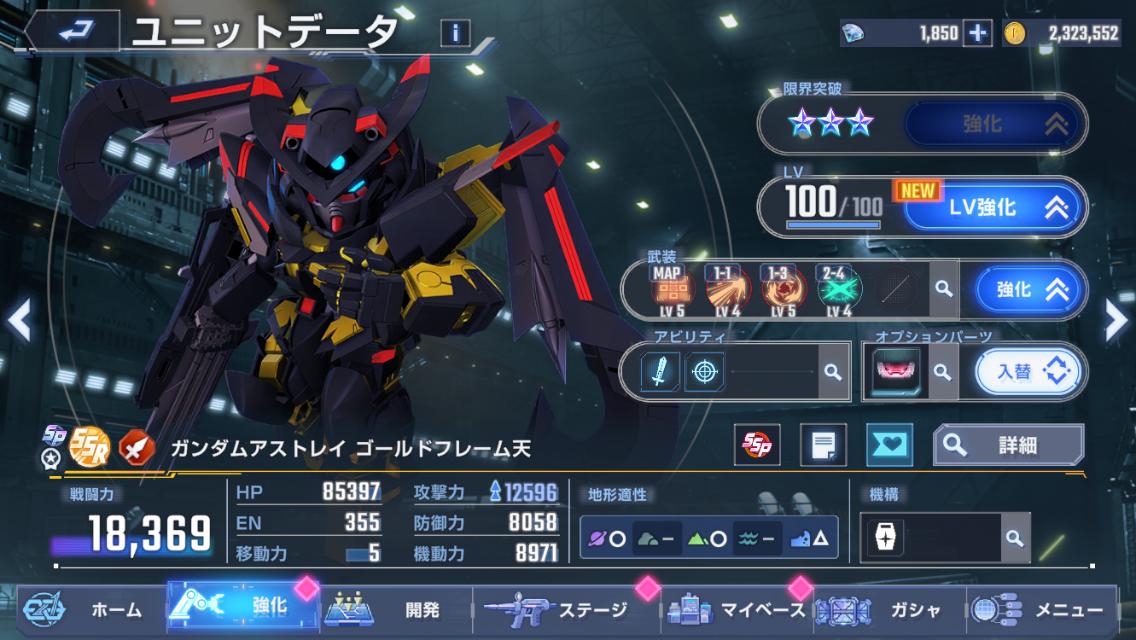Toggle the heart favorite button
Viewport: 1136px width, 640px height.
pos(890,444)
